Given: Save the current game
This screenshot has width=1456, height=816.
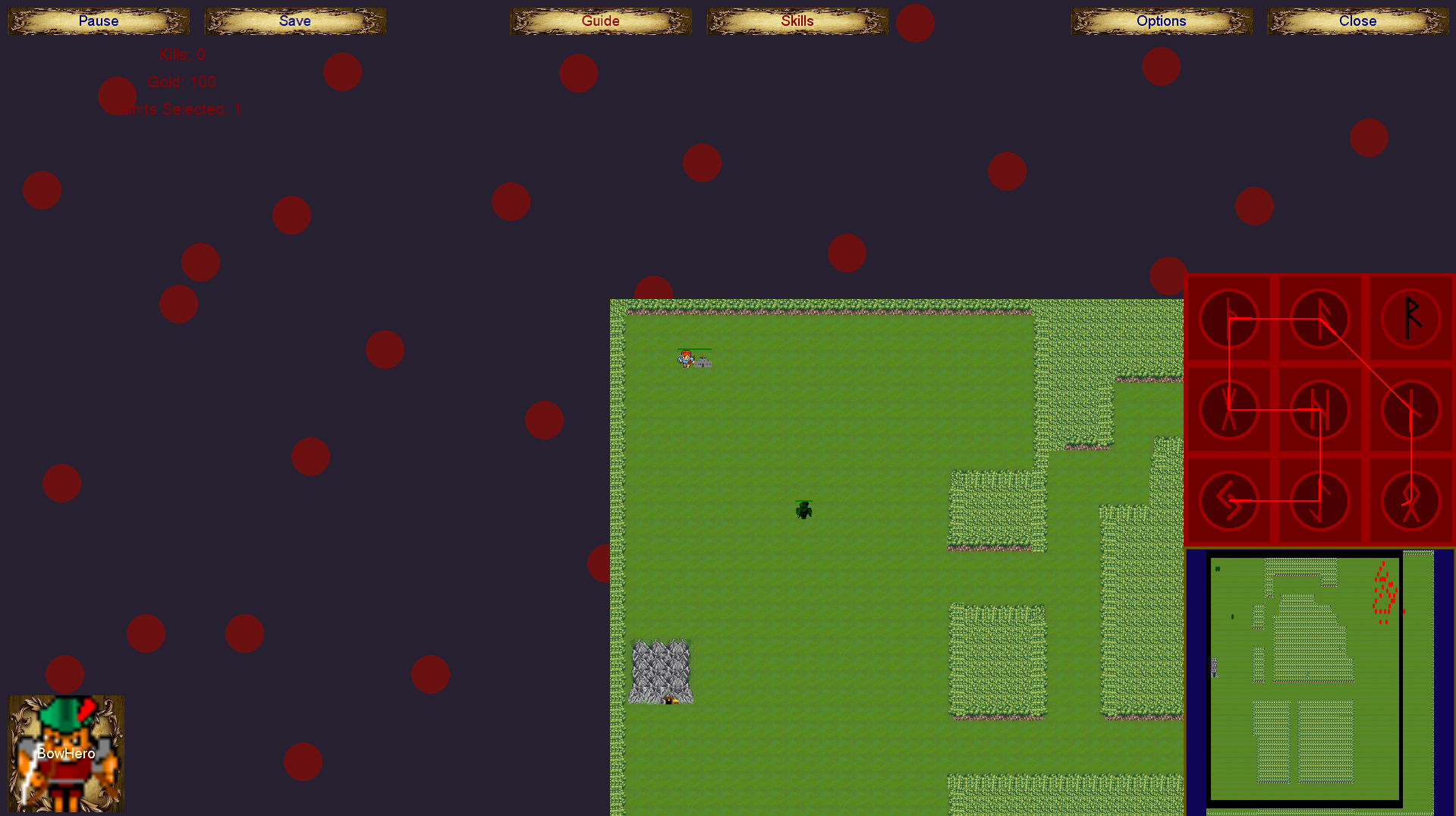Looking at the screenshot, I should [x=295, y=21].
